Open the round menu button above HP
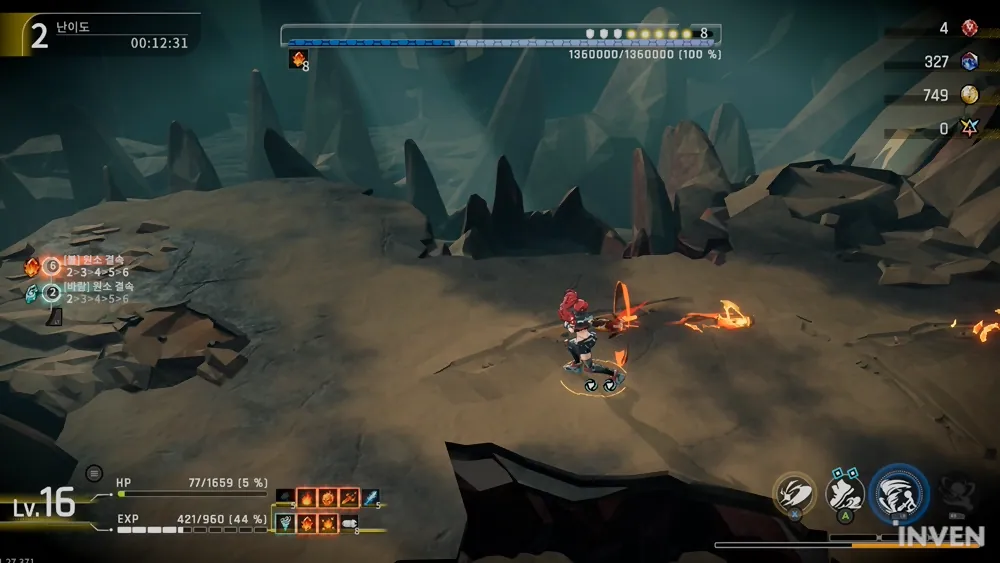This screenshot has height=563, width=1000. [94, 473]
